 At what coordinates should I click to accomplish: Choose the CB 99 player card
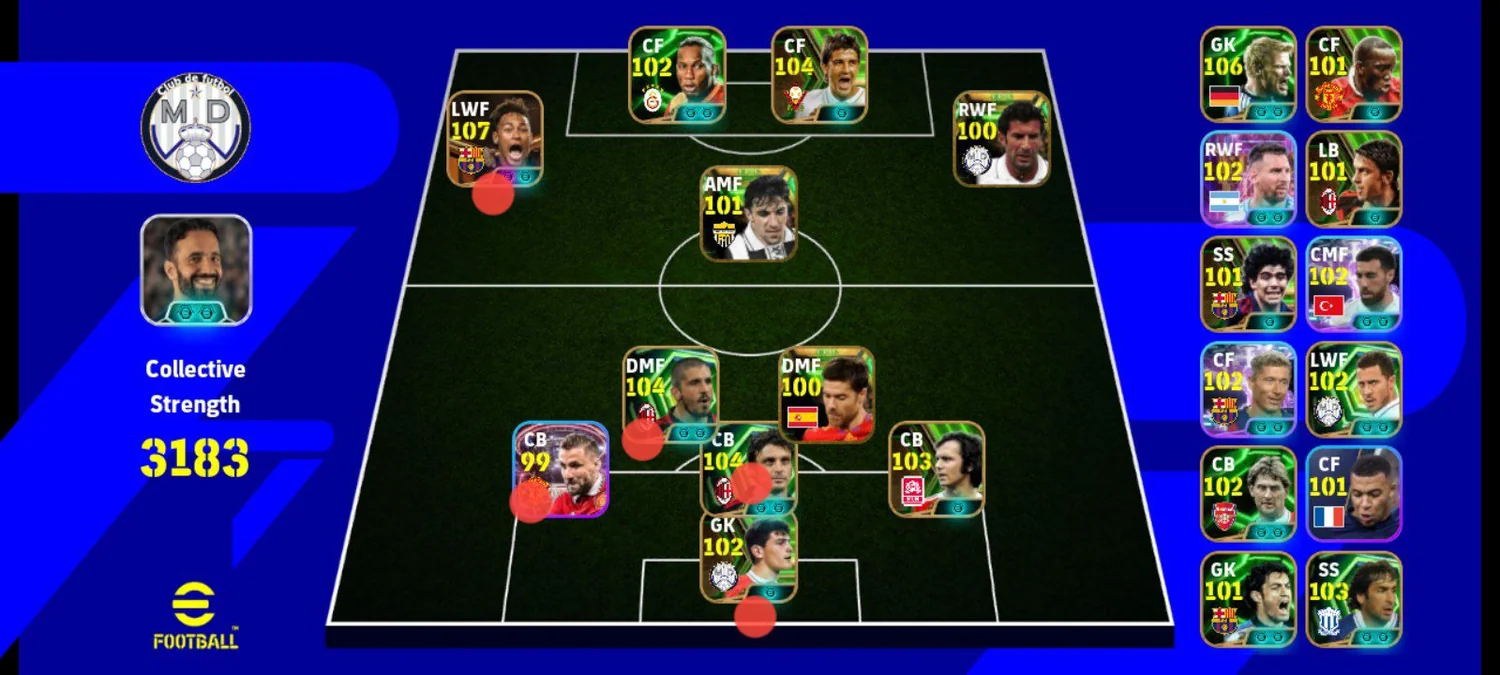[x=561, y=469]
